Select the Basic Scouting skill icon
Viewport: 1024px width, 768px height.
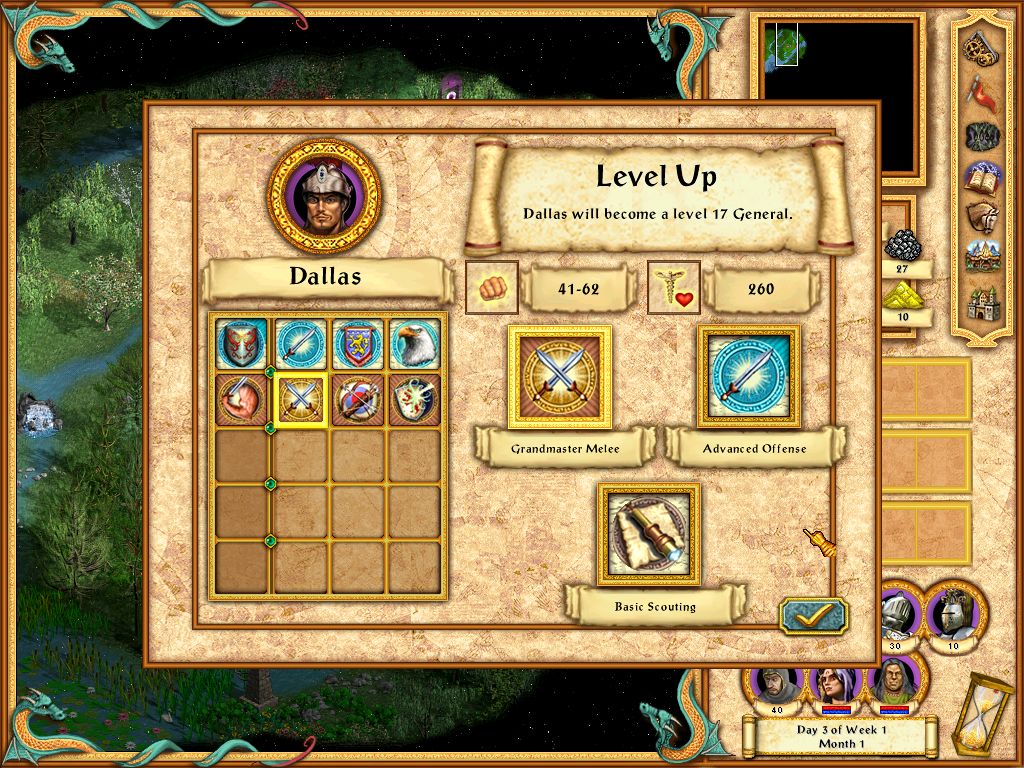click(649, 534)
